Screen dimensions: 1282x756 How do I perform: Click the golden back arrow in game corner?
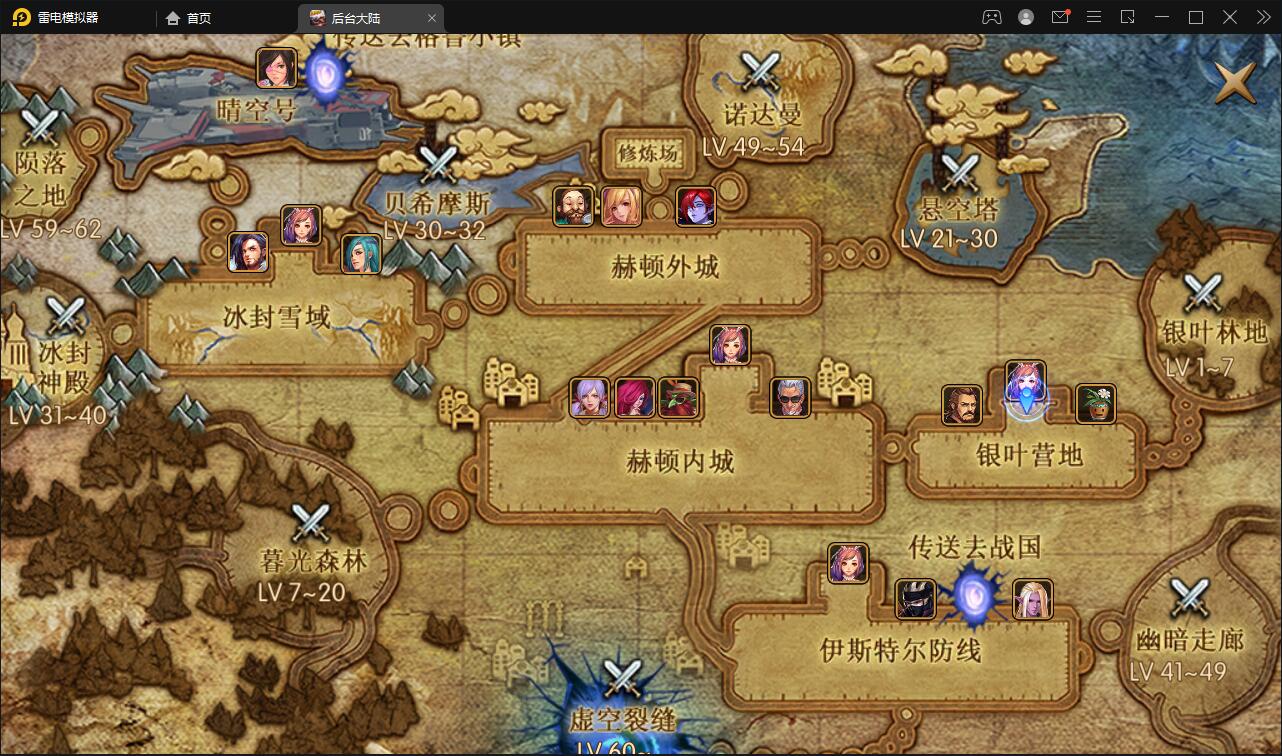tap(1235, 82)
